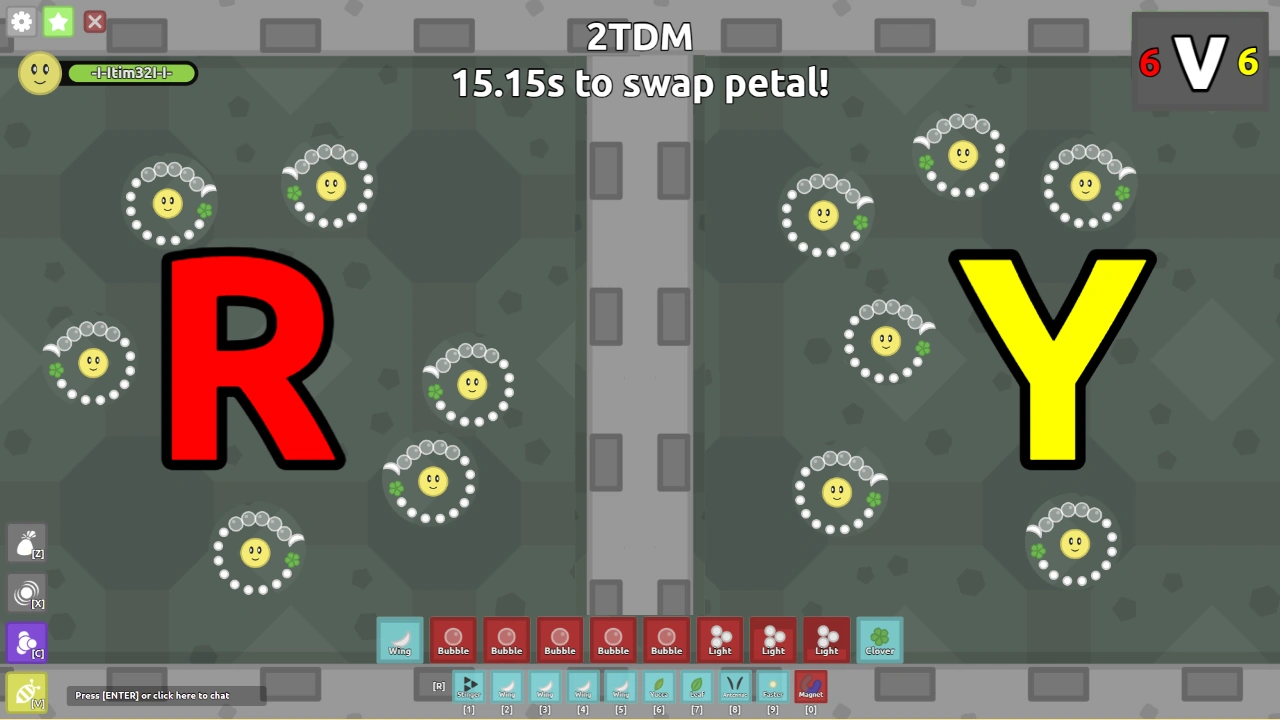Viewport: 1280px width, 720px height.
Task: Select the last Light petal
Action: (826, 640)
